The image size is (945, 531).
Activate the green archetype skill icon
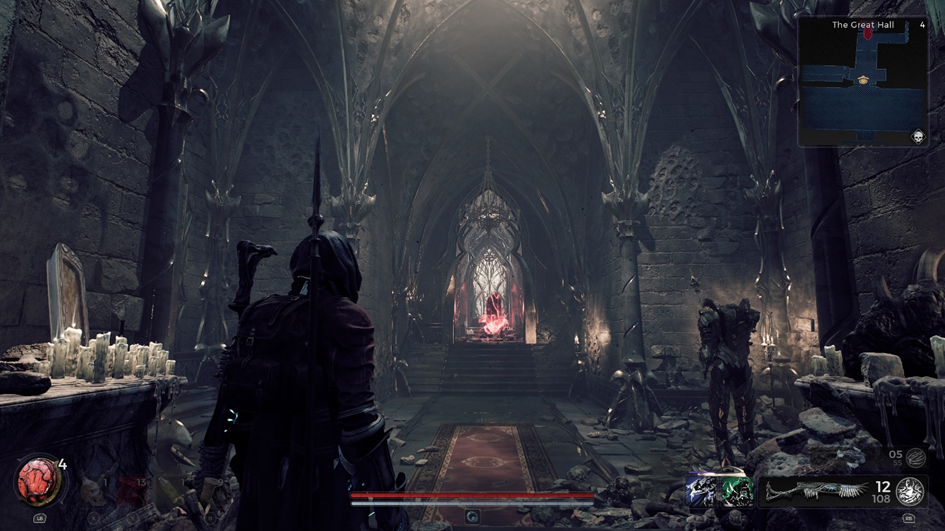(737, 491)
